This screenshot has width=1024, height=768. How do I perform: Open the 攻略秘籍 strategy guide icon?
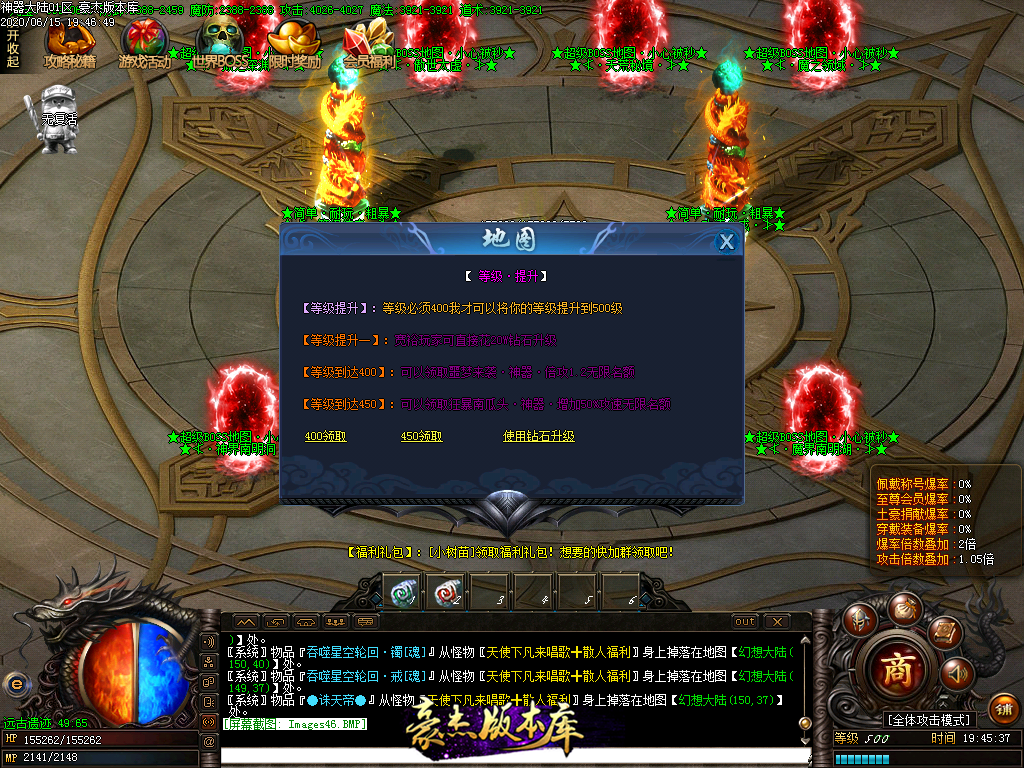tap(69, 46)
